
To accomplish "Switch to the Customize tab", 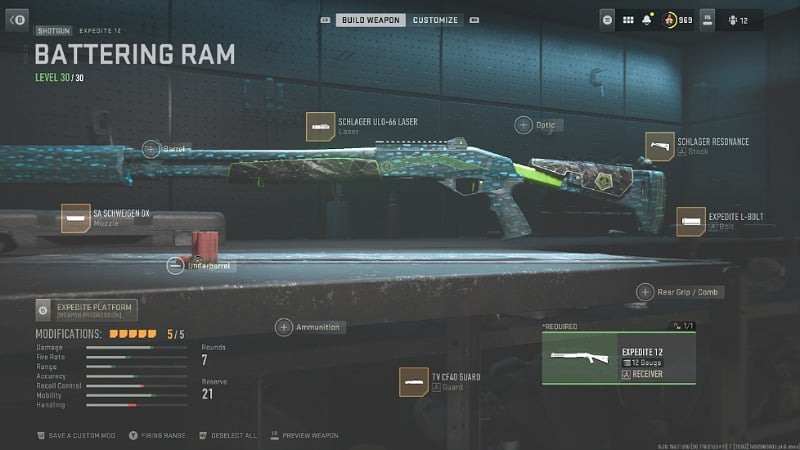I will pos(436,20).
